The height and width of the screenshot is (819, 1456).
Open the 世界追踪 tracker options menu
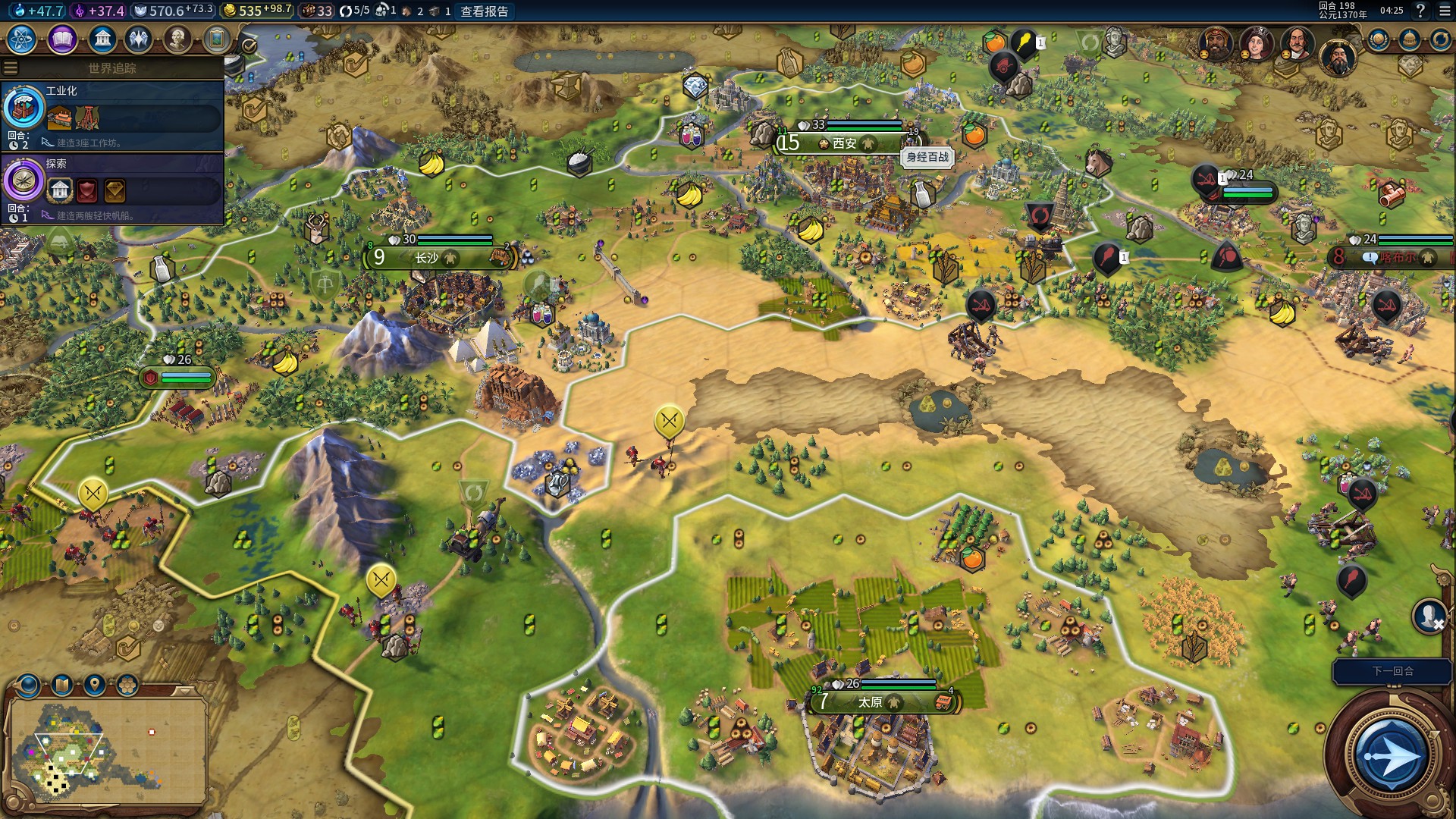point(11,68)
